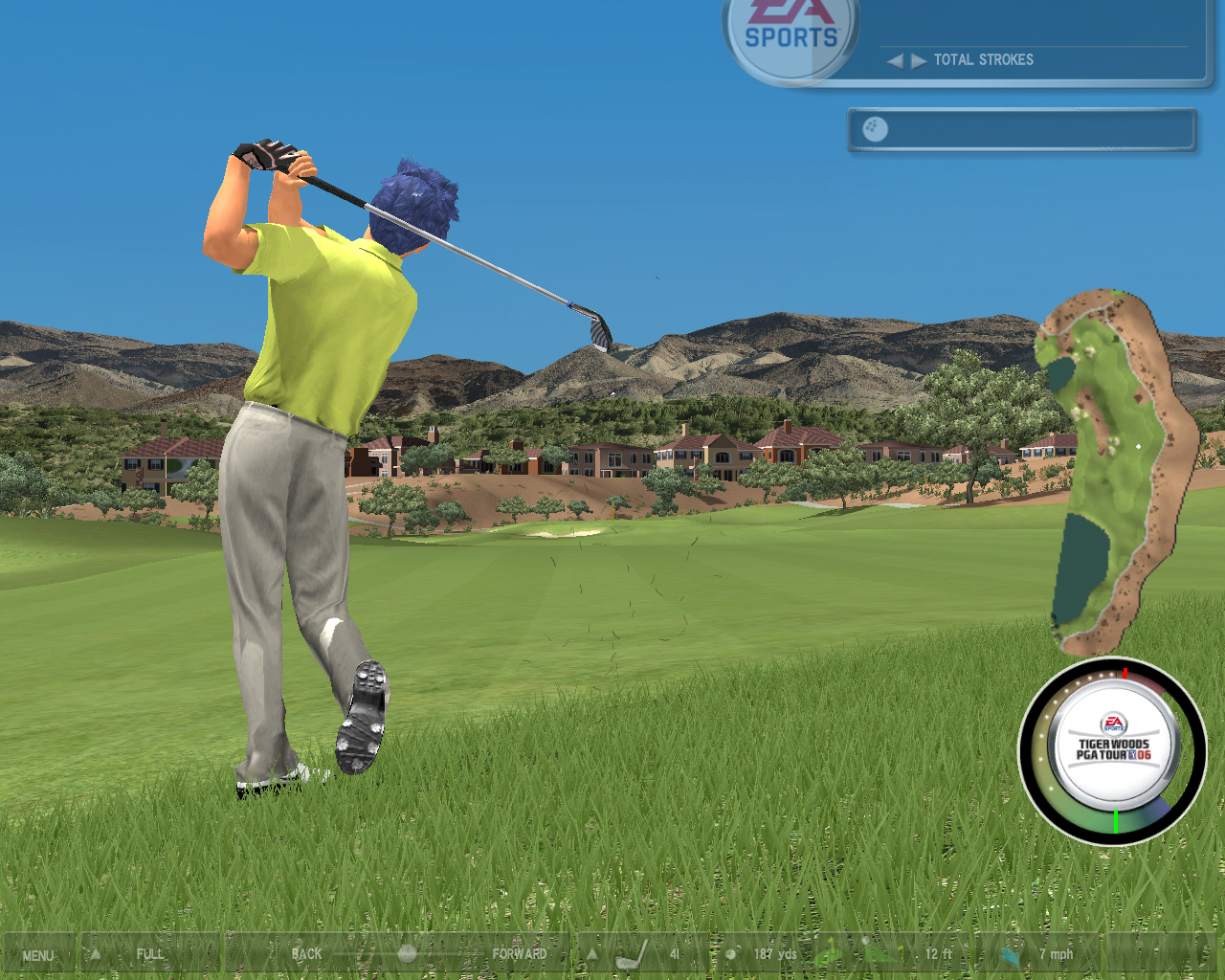Image resolution: width=1225 pixels, height=980 pixels.
Task: Open the MENU button
Action: point(38,955)
